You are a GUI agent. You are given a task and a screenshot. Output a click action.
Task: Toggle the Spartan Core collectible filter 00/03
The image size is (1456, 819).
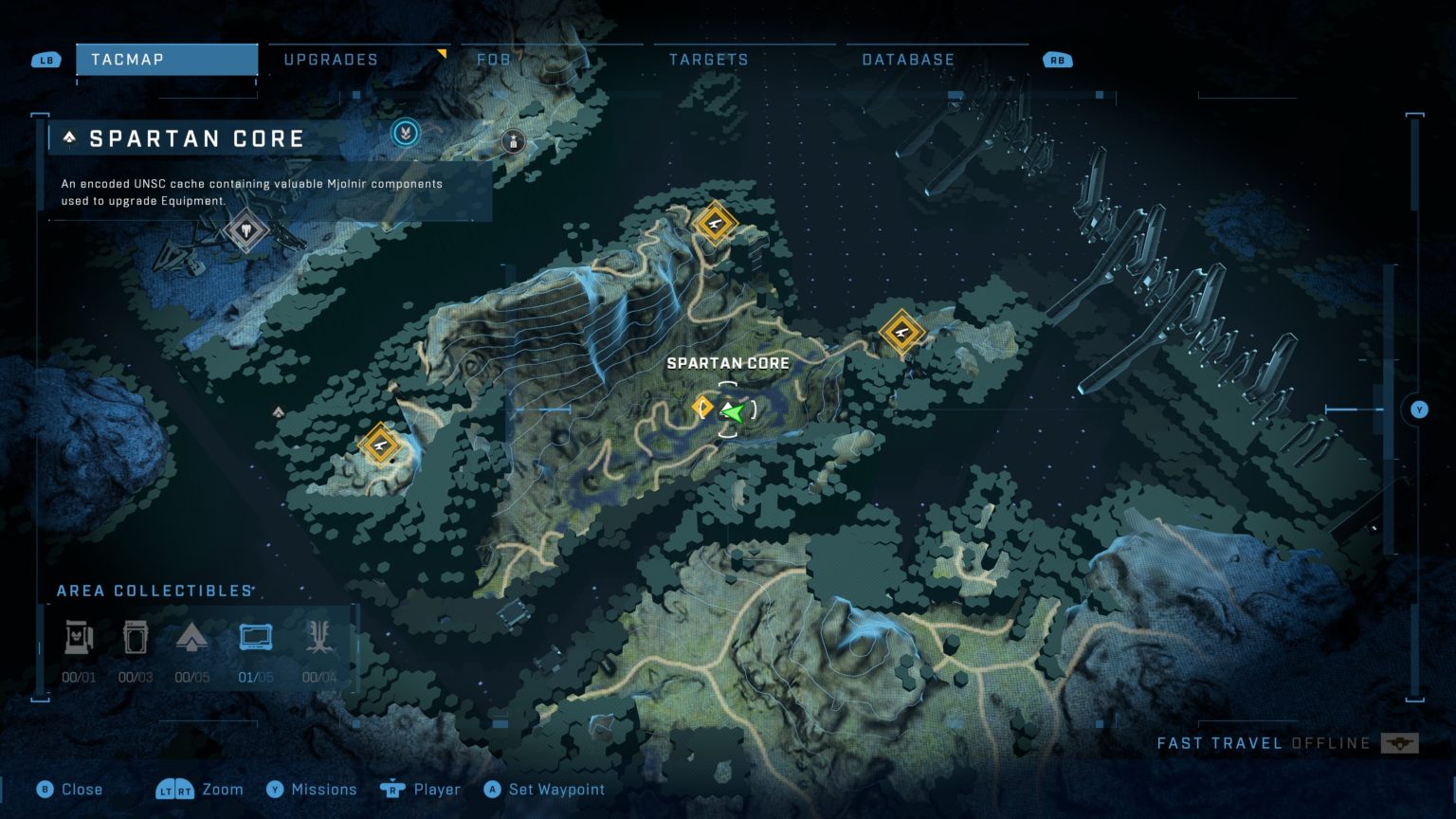[x=136, y=637]
